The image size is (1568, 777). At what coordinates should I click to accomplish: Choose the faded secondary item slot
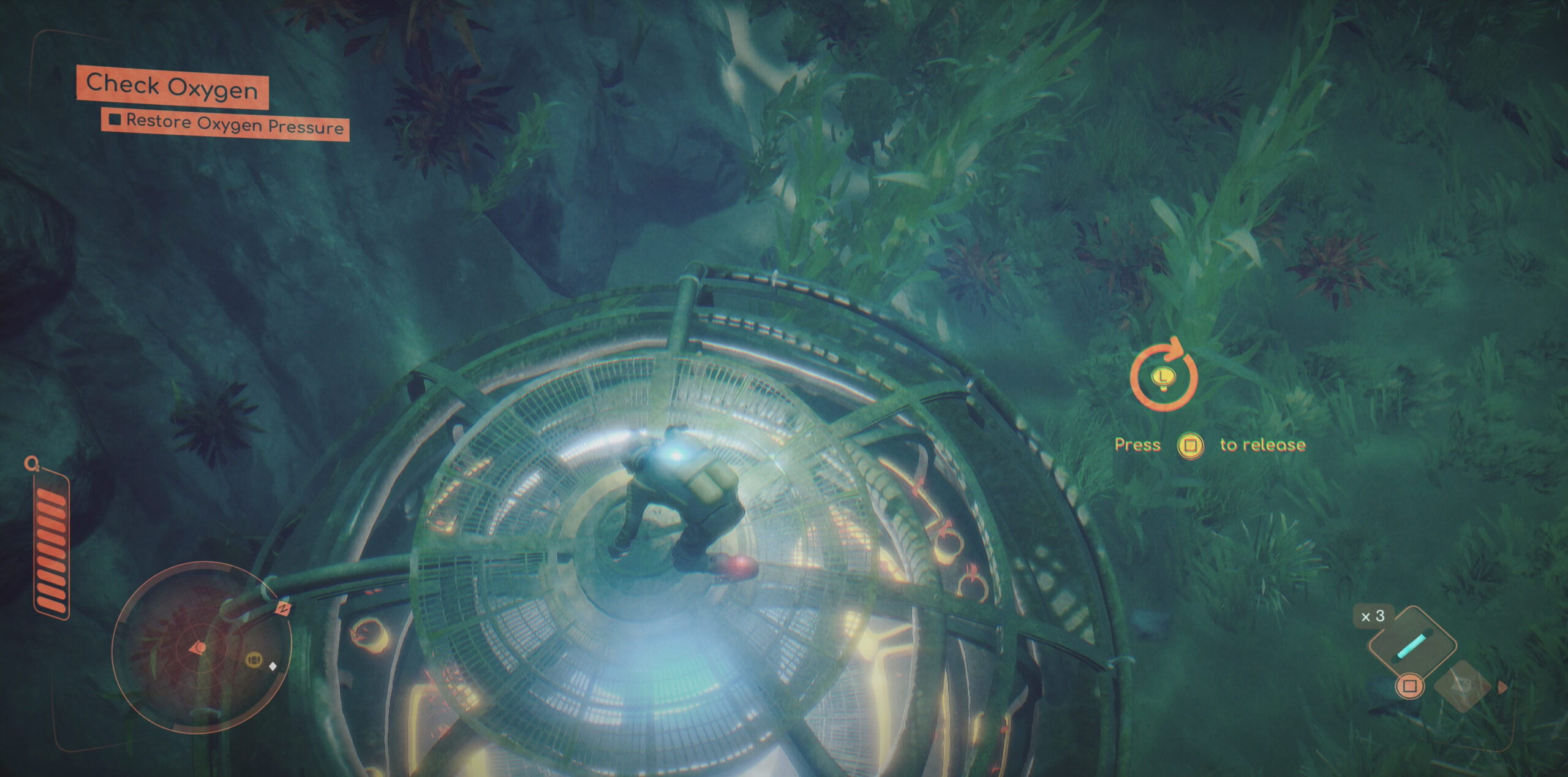click(x=1463, y=686)
